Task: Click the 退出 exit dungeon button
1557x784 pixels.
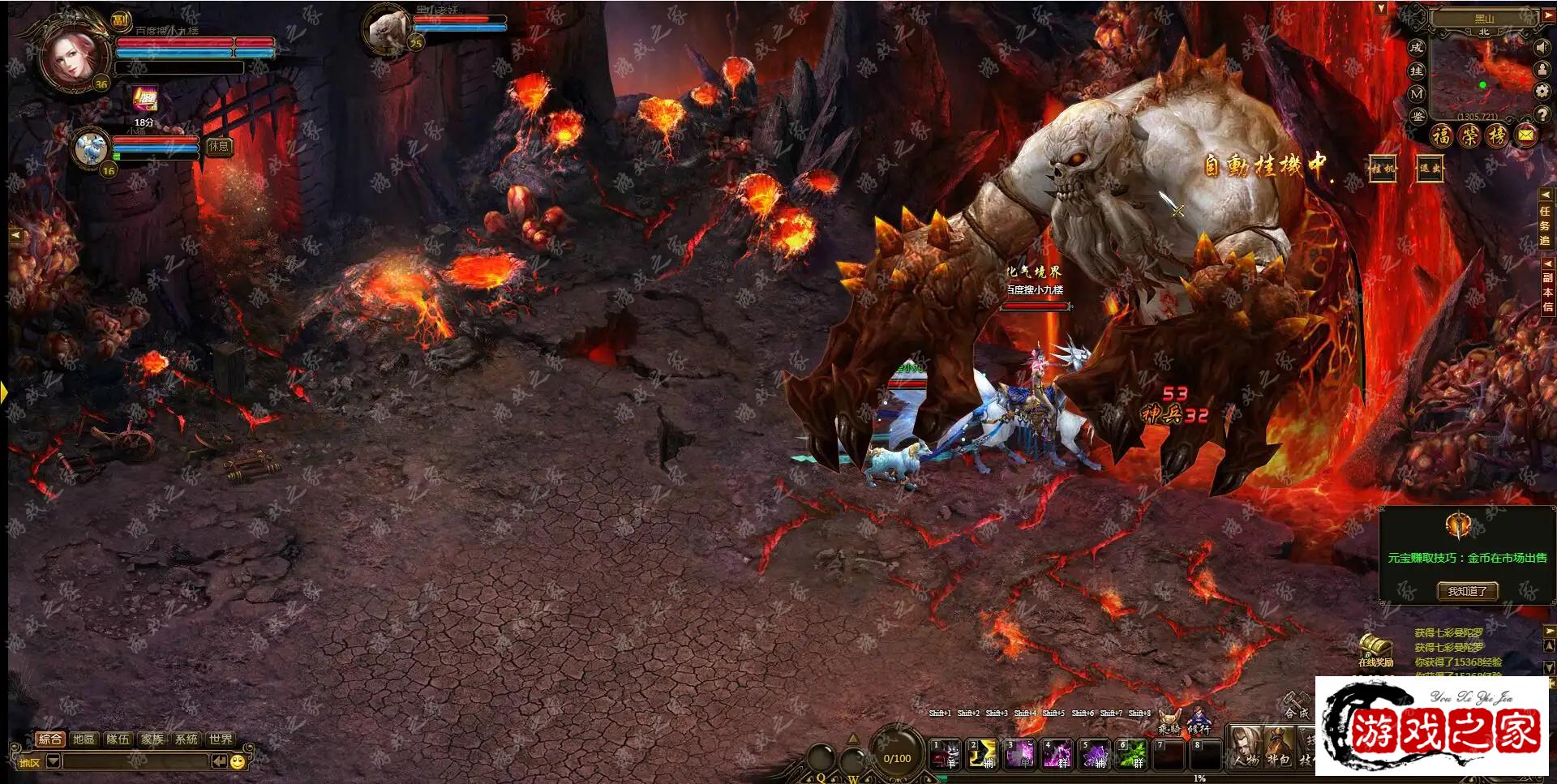Action: pos(1430,169)
